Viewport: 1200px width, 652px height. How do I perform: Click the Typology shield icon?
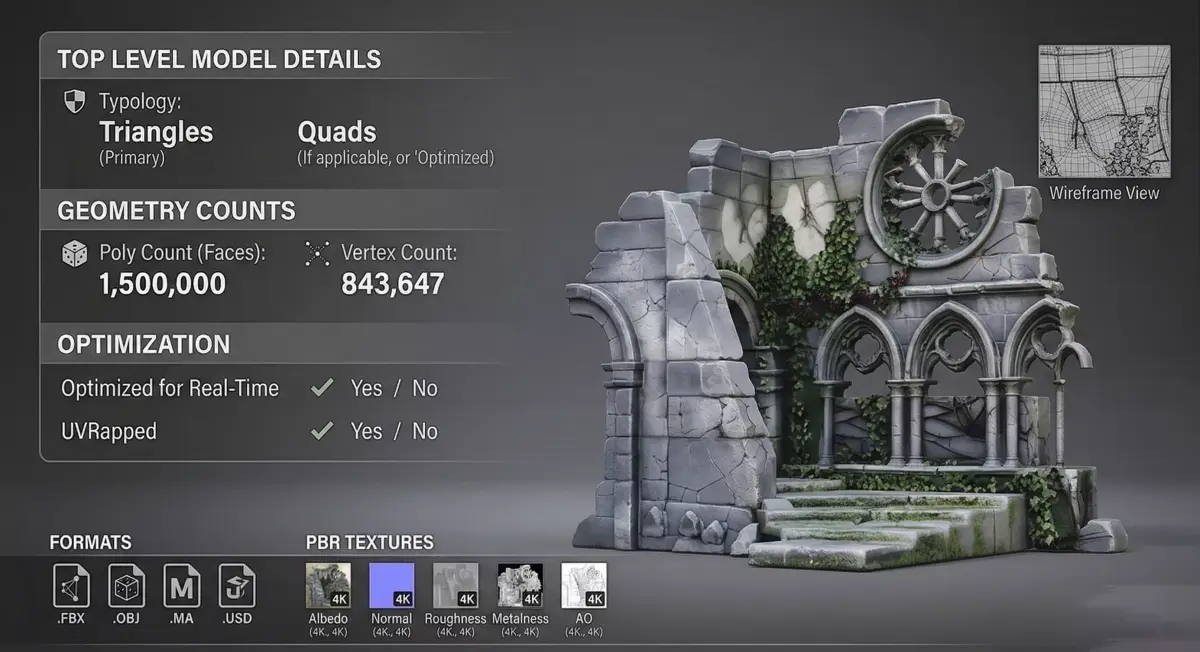click(x=74, y=101)
